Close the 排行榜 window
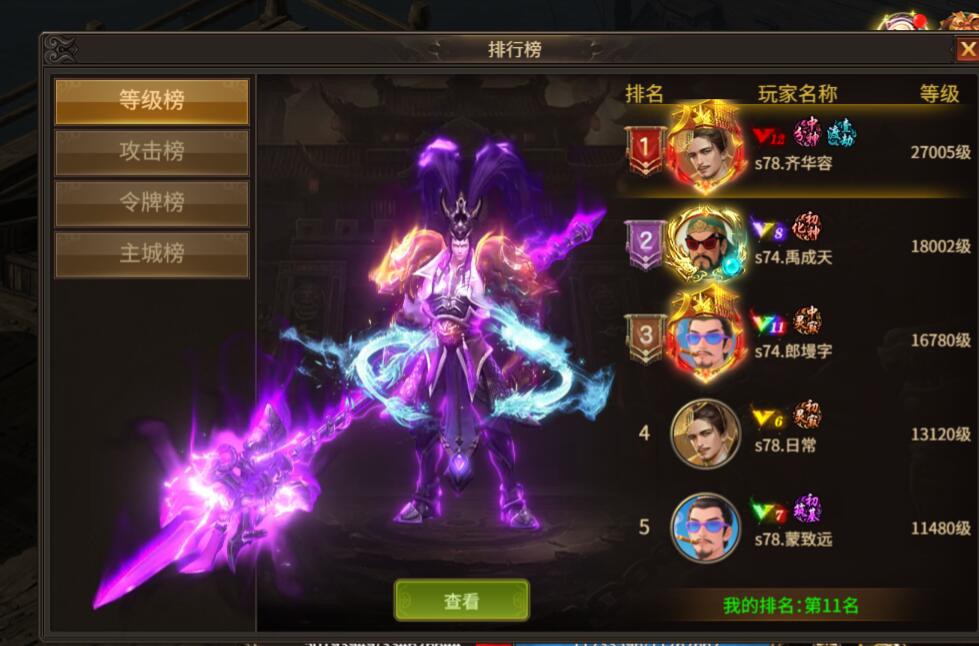Image resolution: width=979 pixels, height=646 pixels. point(965,50)
